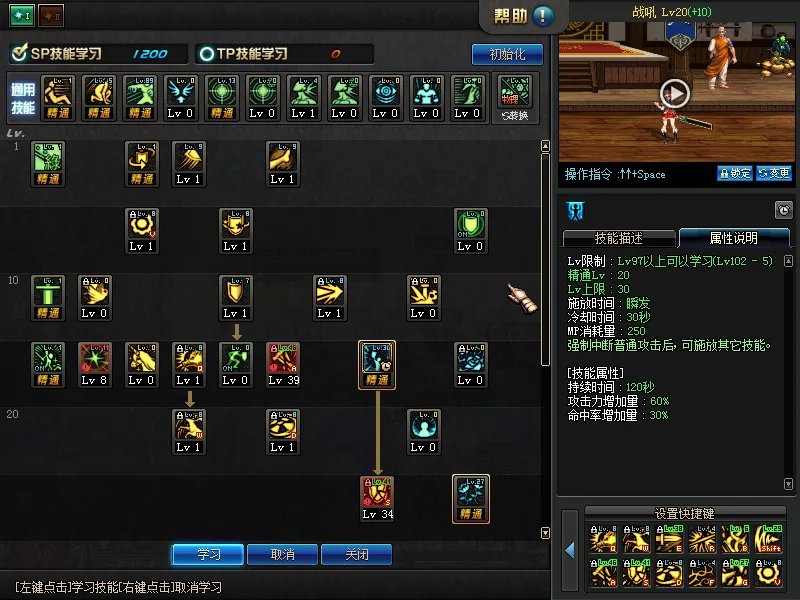This screenshot has height=600, width=800.
Task: Click the 取消 (Cancel) button
Action: point(283,554)
